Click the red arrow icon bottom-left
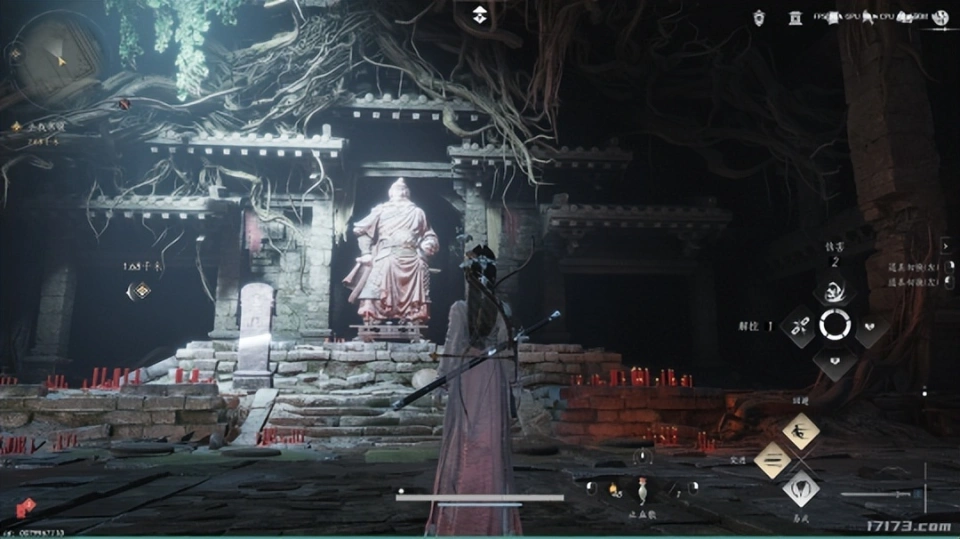 click(x=26, y=507)
